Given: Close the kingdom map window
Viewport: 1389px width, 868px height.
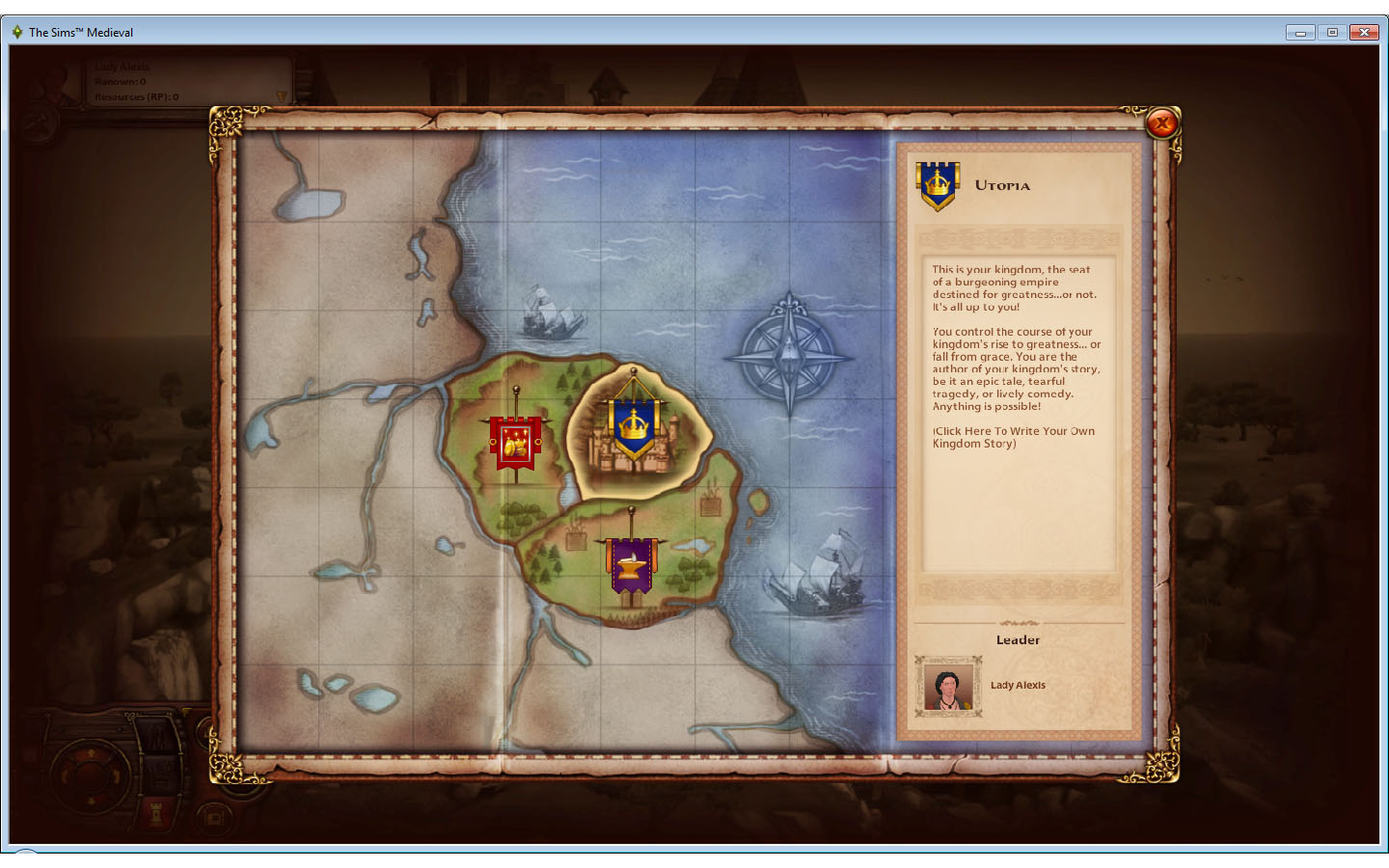Looking at the screenshot, I should tap(1164, 123).
